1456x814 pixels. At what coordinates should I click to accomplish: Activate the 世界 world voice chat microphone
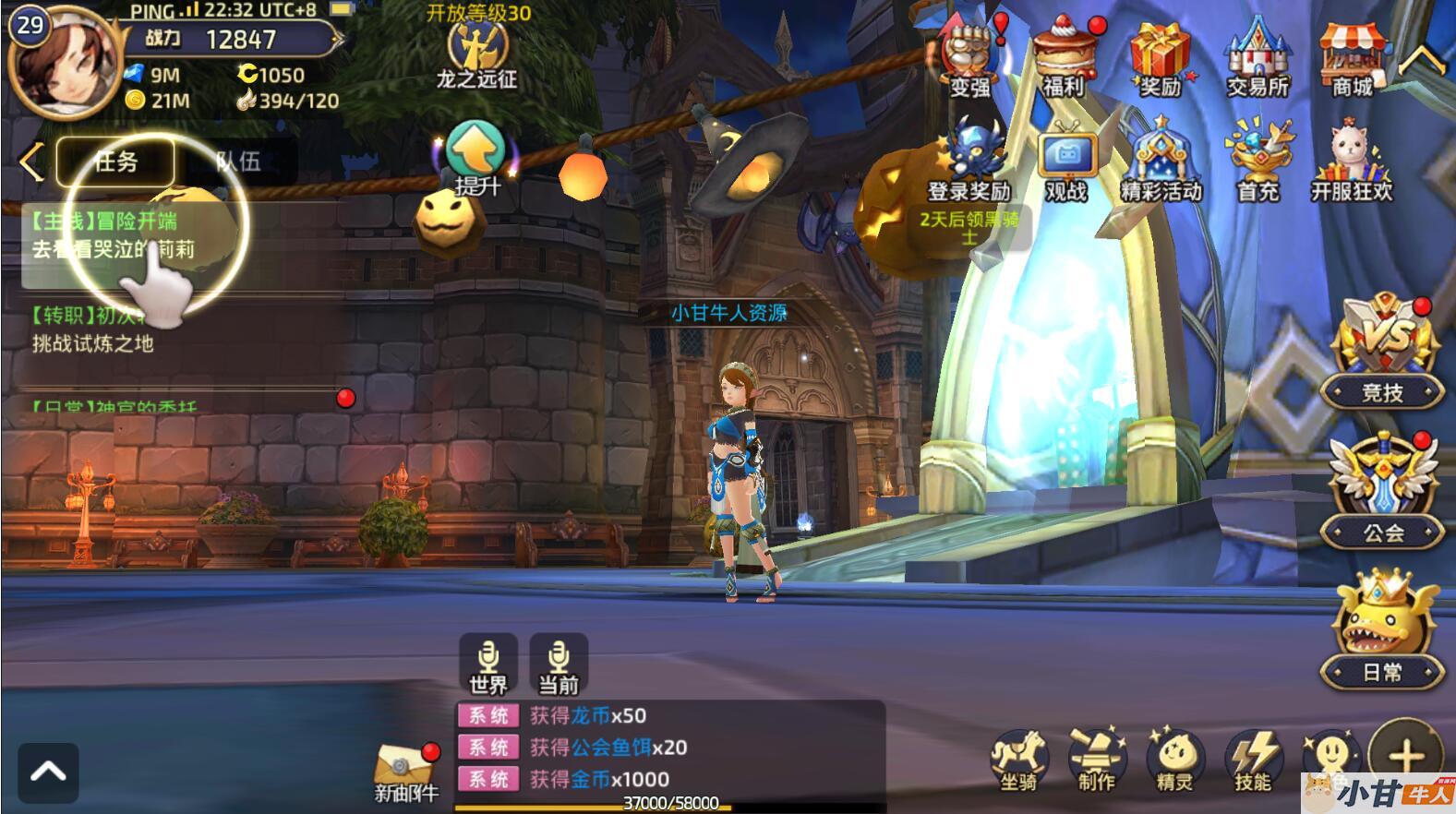click(x=487, y=664)
